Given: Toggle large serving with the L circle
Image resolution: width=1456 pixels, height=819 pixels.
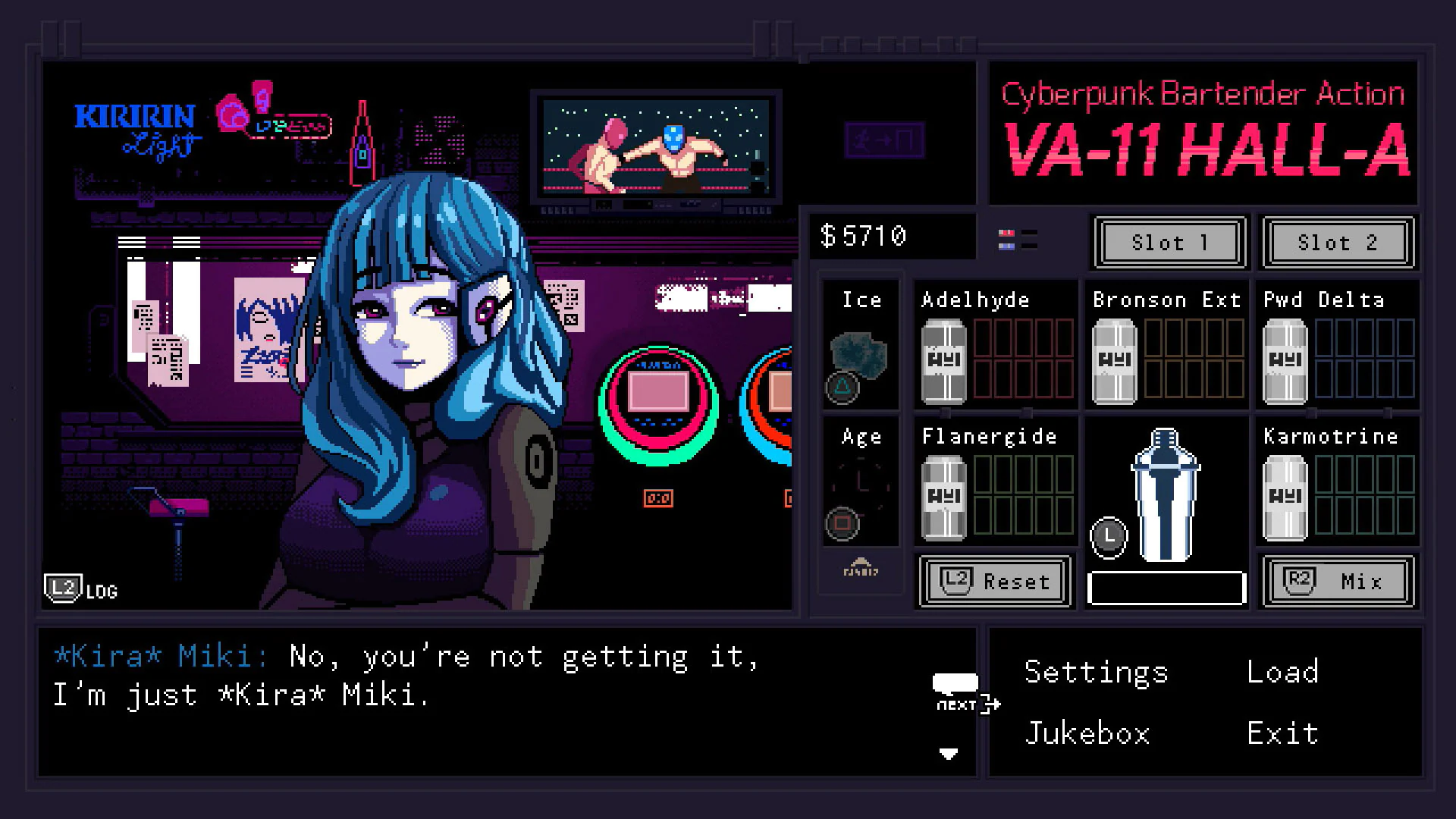Looking at the screenshot, I should tap(1108, 536).
